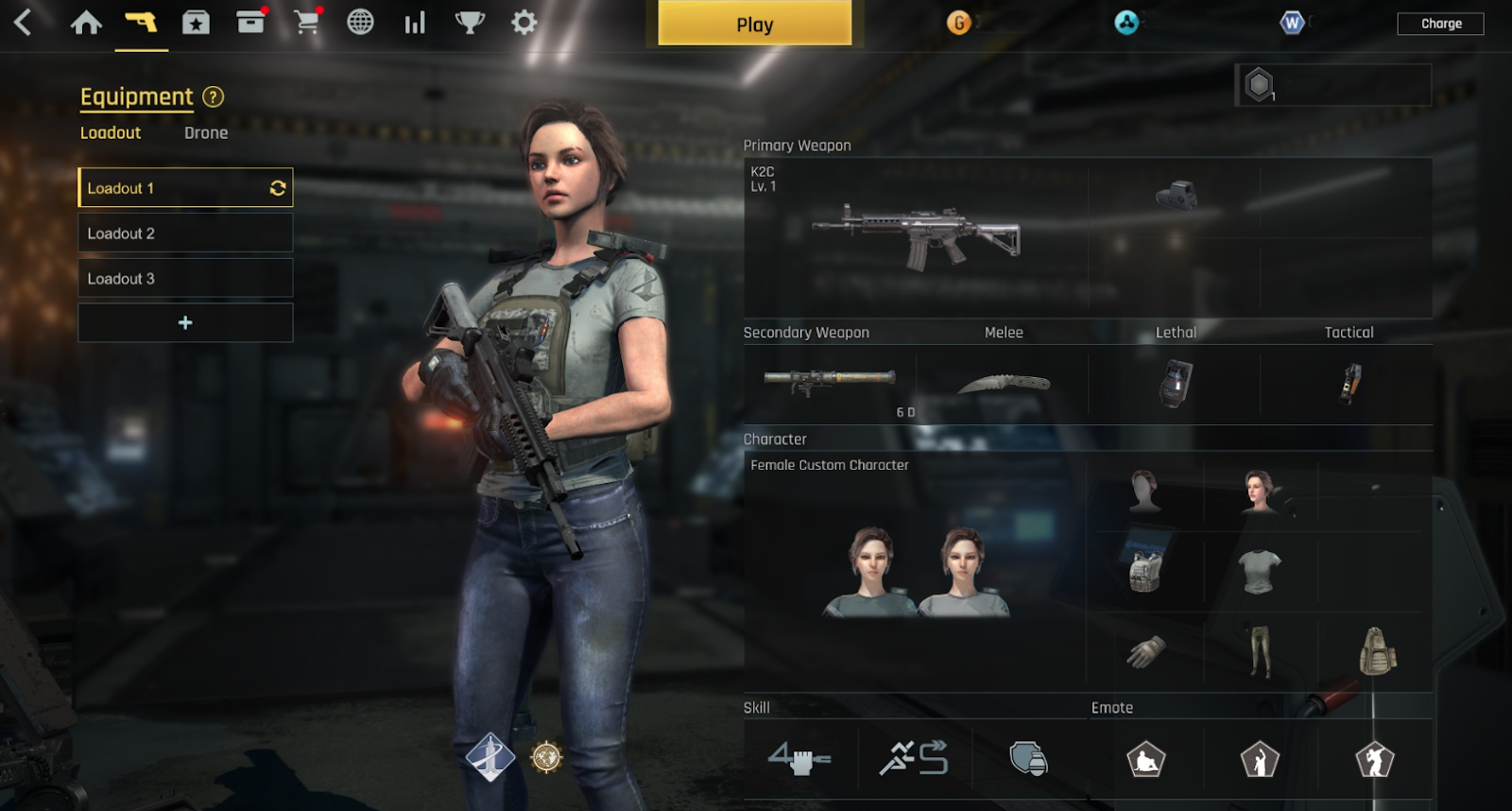
Task: Select the K2C primary weapon slot
Action: pyautogui.click(x=915, y=237)
